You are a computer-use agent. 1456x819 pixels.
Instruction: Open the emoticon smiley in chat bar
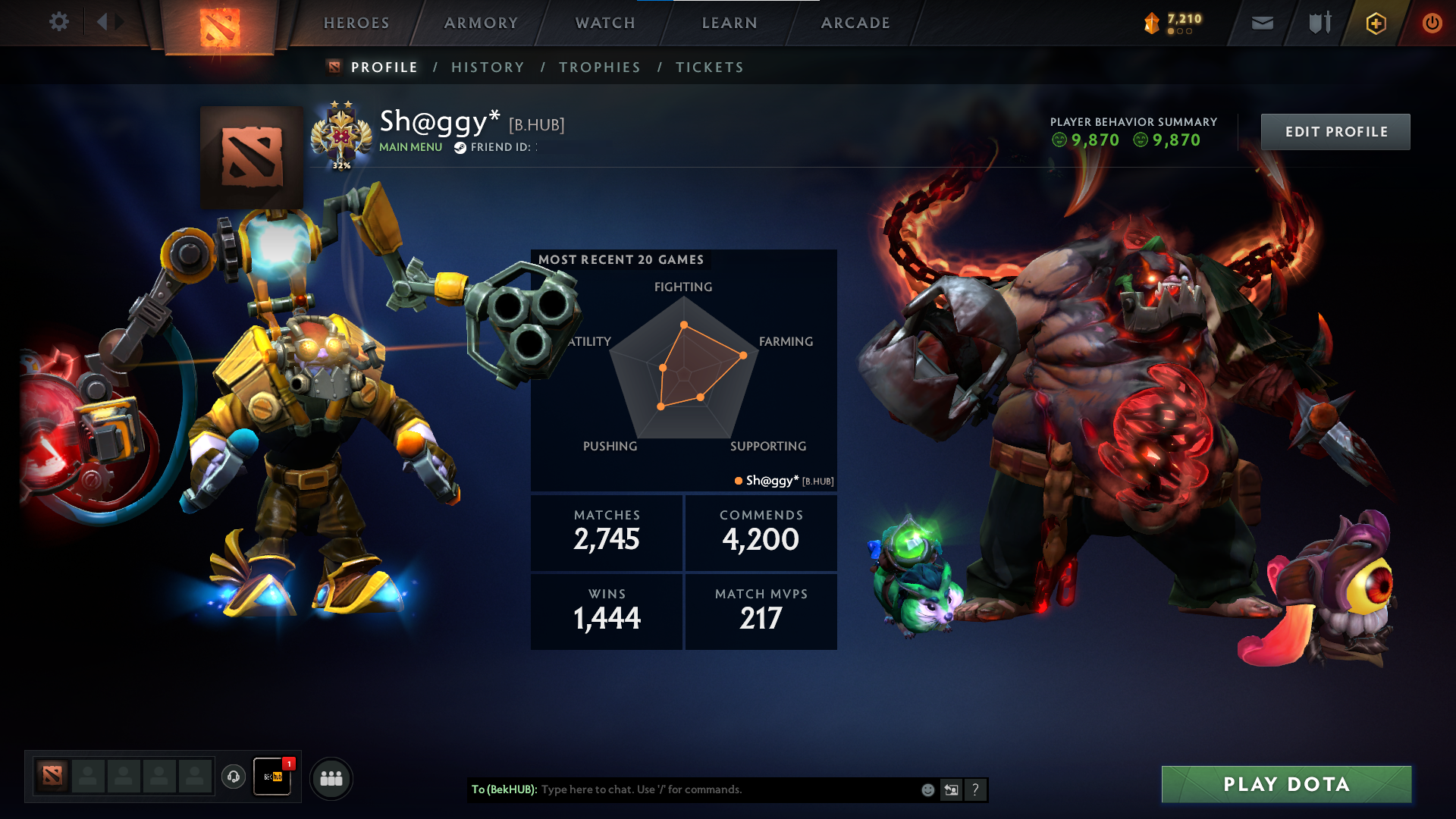927,789
